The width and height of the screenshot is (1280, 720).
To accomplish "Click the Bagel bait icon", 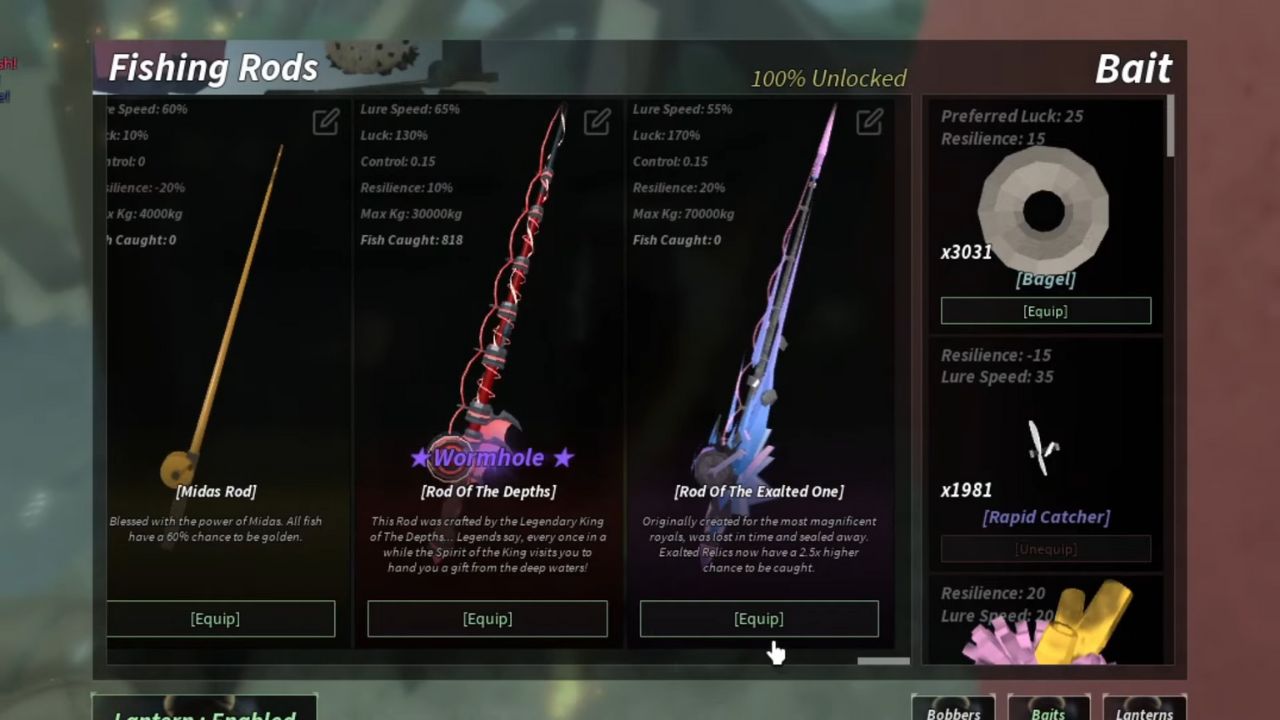I will point(1045,207).
